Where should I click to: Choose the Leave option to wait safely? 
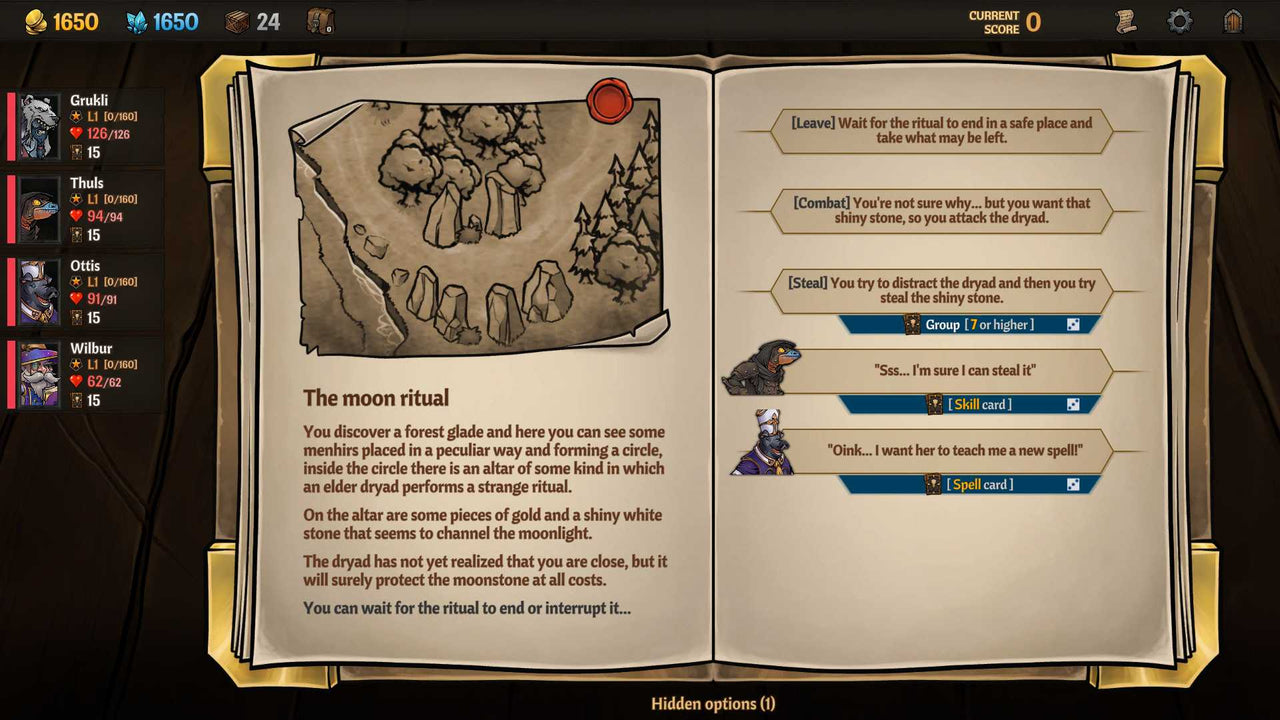tap(940, 128)
